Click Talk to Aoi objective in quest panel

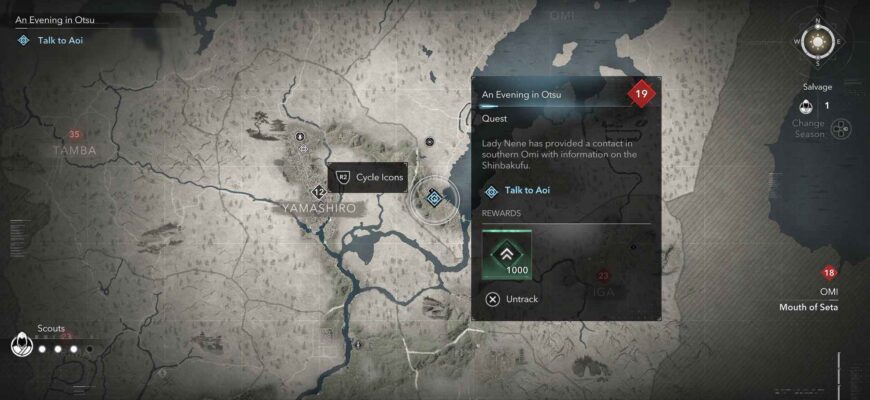coord(526,190)
